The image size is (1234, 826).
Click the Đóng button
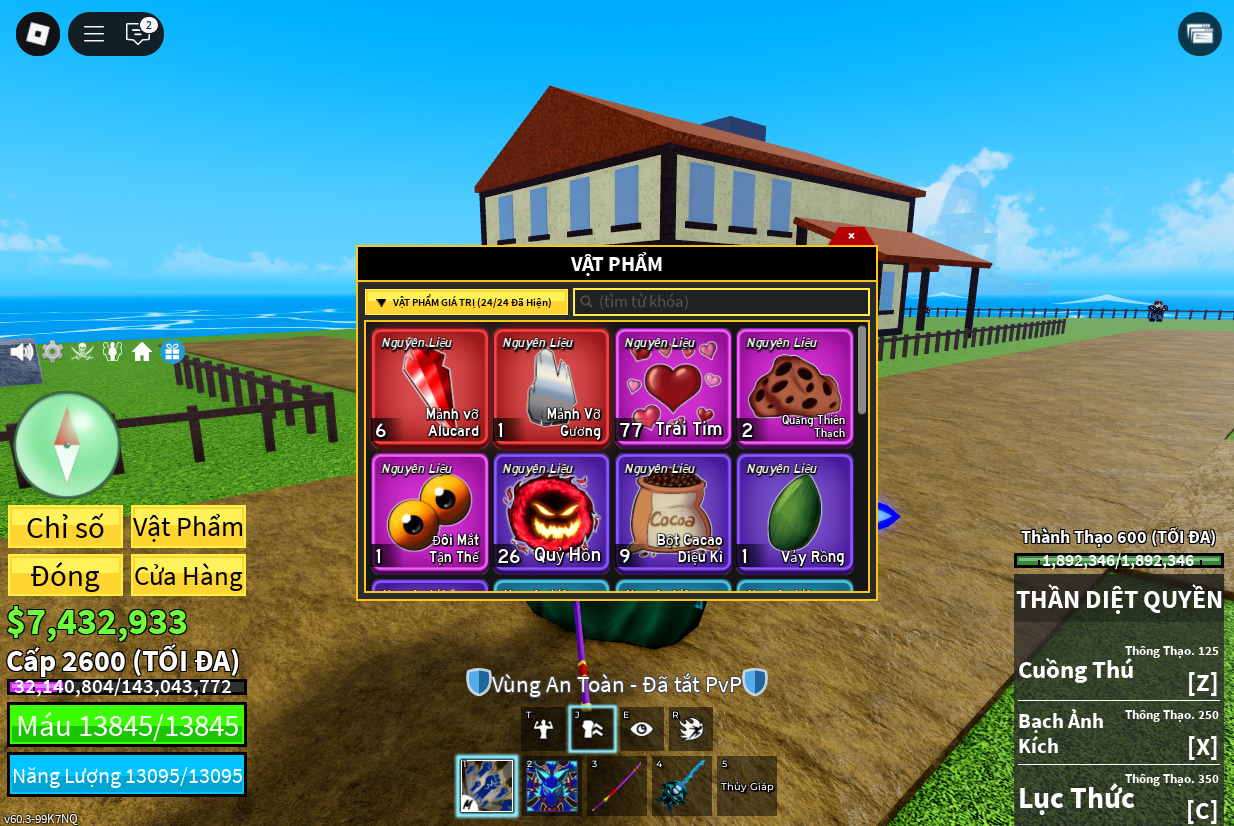66,576
